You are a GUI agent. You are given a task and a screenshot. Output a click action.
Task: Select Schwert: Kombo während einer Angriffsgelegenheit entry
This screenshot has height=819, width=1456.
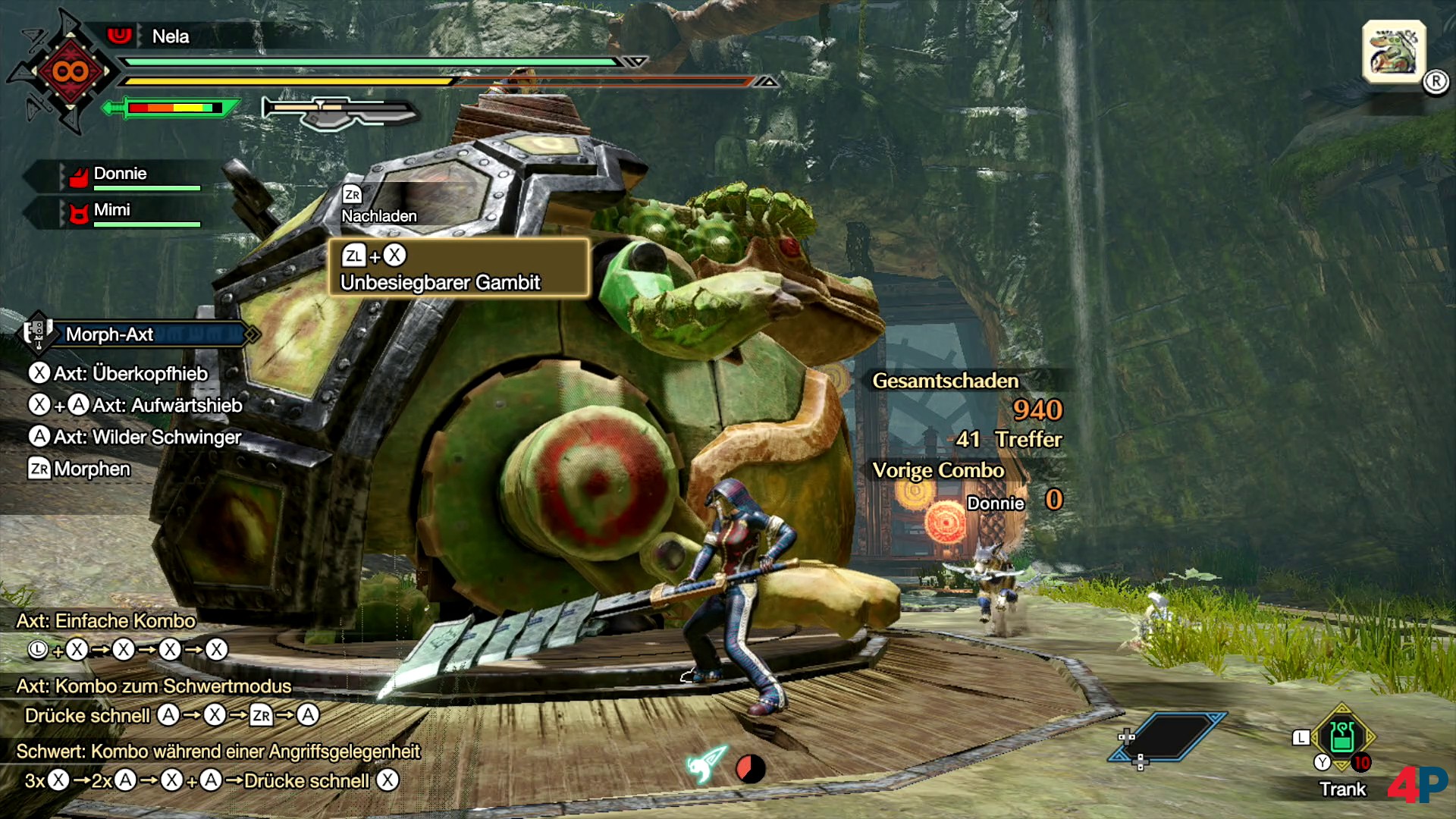pyautogui.click(x=218, y=752)
